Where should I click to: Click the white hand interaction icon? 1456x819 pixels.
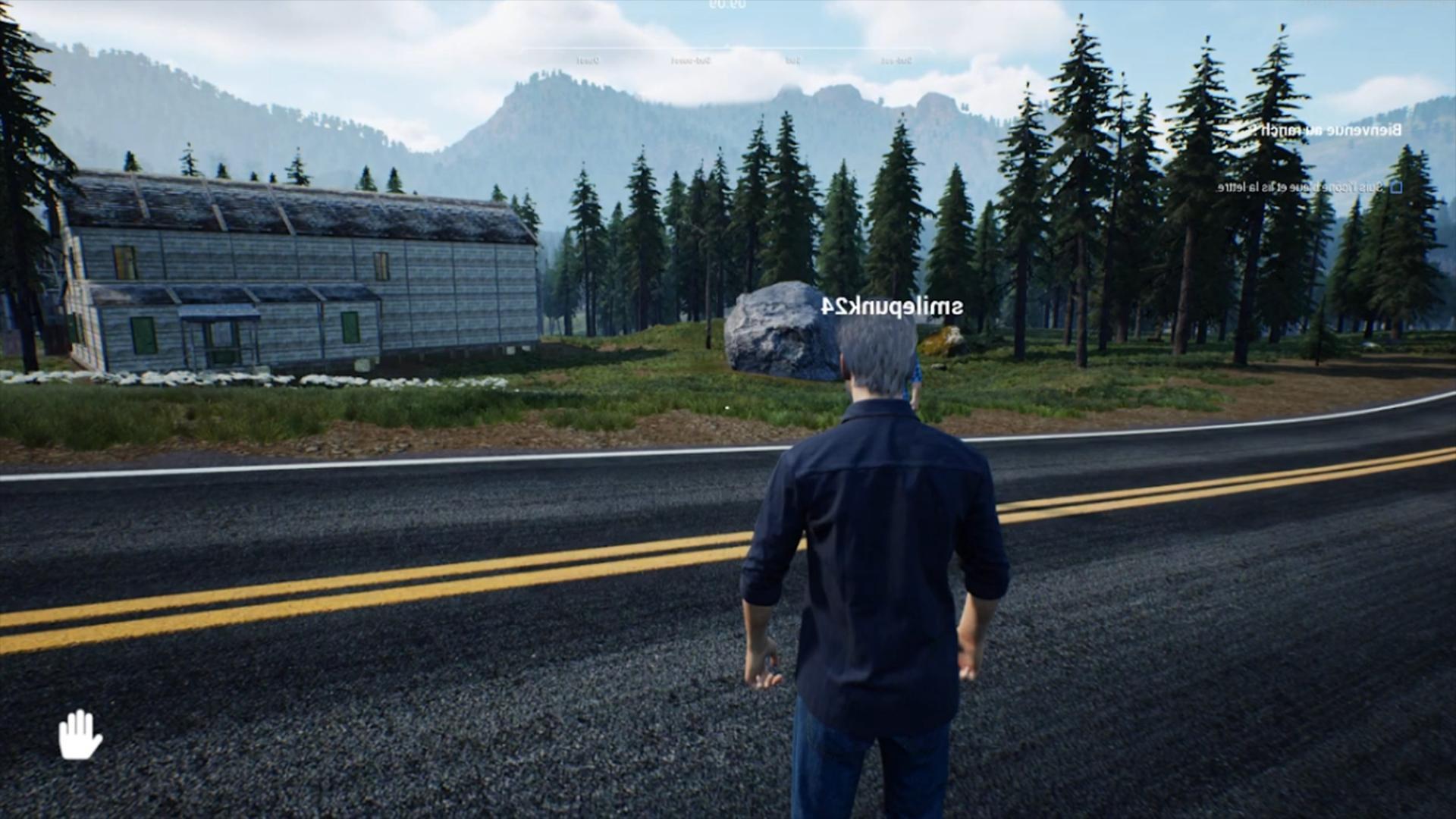[80, 734]
